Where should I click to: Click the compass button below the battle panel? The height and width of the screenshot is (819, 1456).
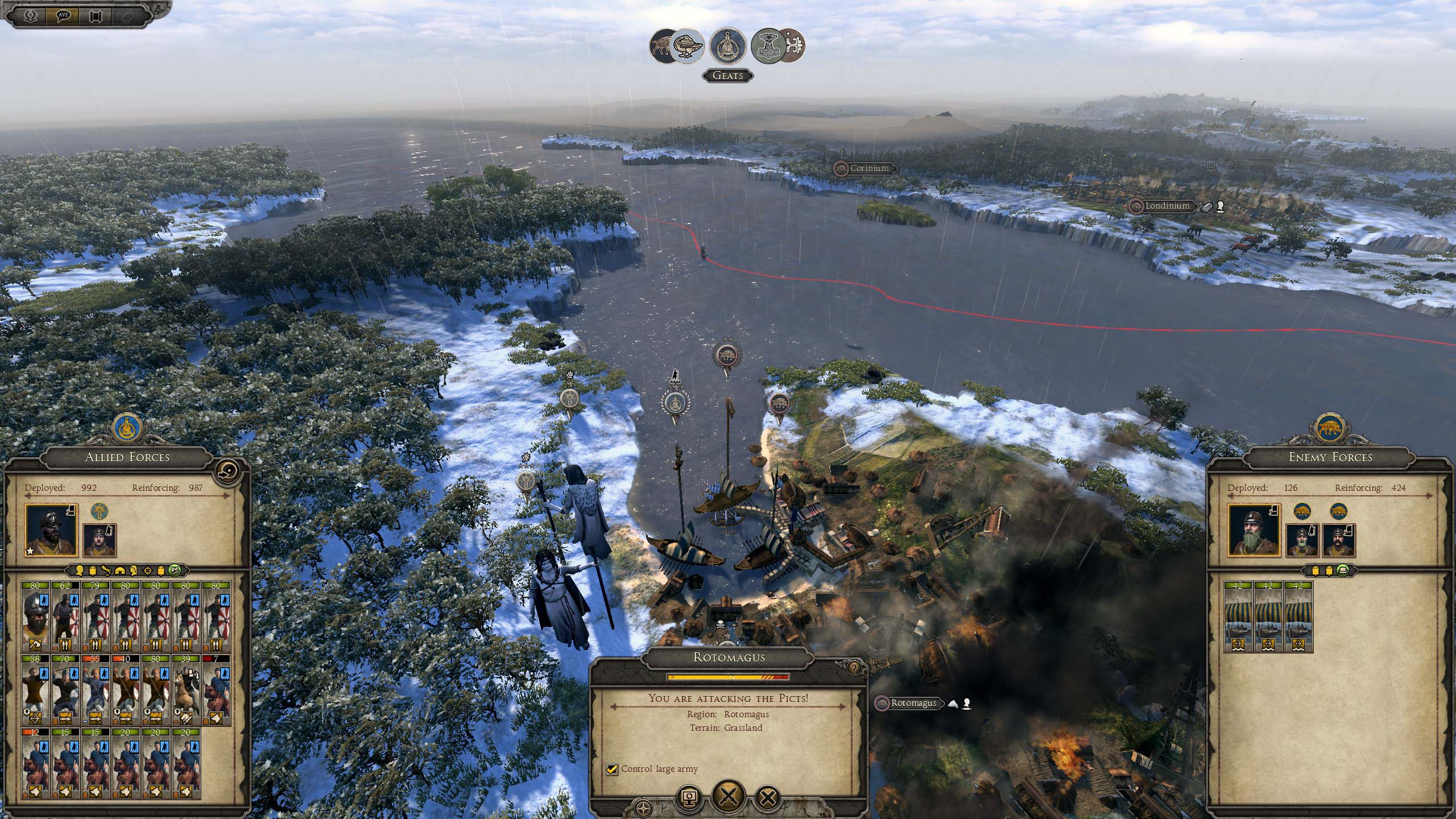[x=644, y=806]
